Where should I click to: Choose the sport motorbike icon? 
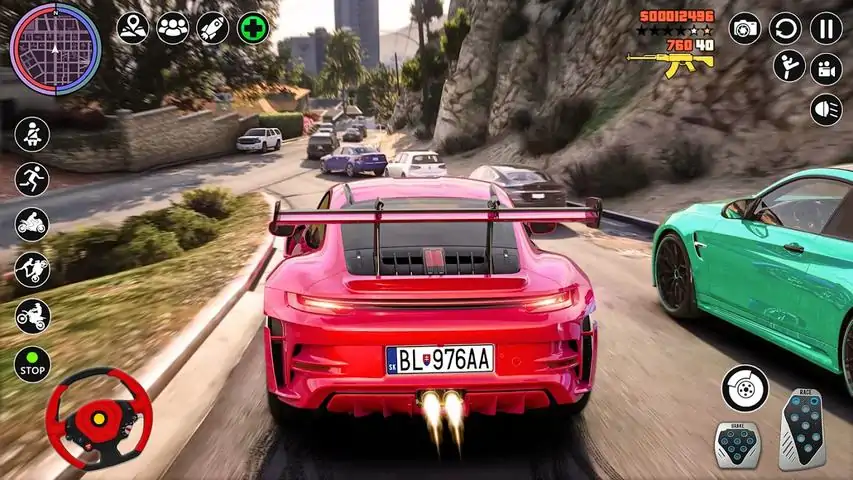click(x=32, y=224)
